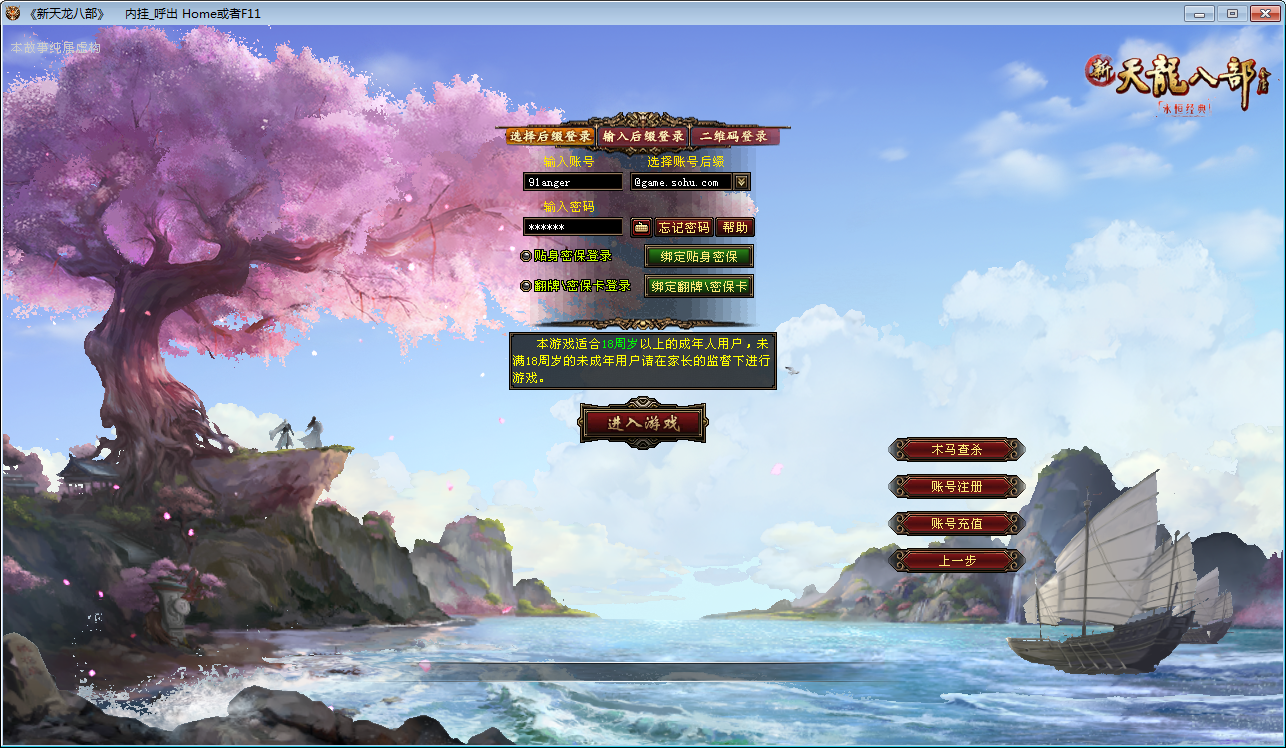1286x748 pixels.
Task: Expand the account suffix dropdown showing @game.sohu.com
Action: pyautogui.click(x=740, y=181)
